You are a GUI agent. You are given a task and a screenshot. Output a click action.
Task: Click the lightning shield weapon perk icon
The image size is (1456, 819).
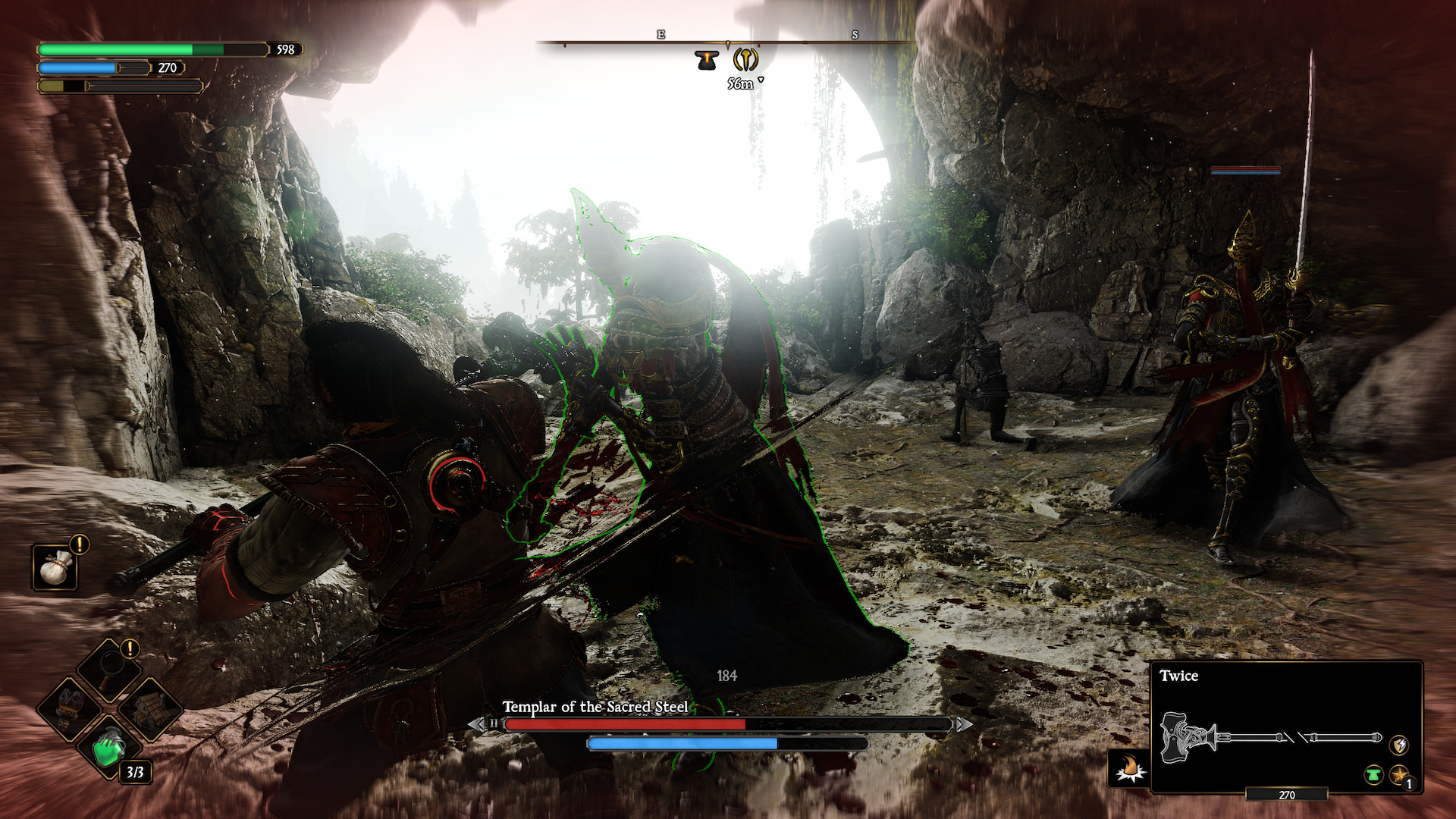[x=1398, y=745]
